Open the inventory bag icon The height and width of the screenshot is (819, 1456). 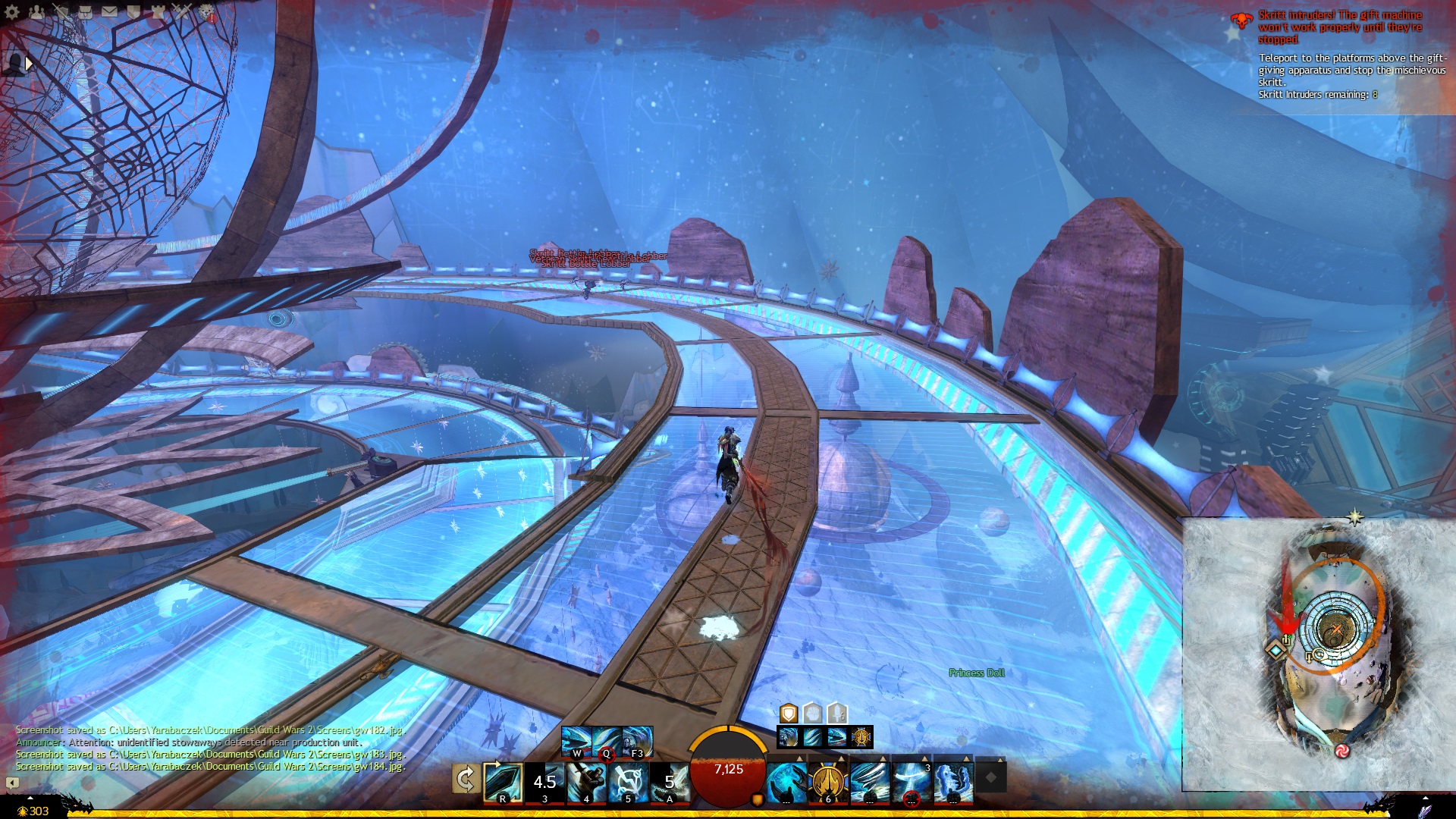(x=85, y=11)
